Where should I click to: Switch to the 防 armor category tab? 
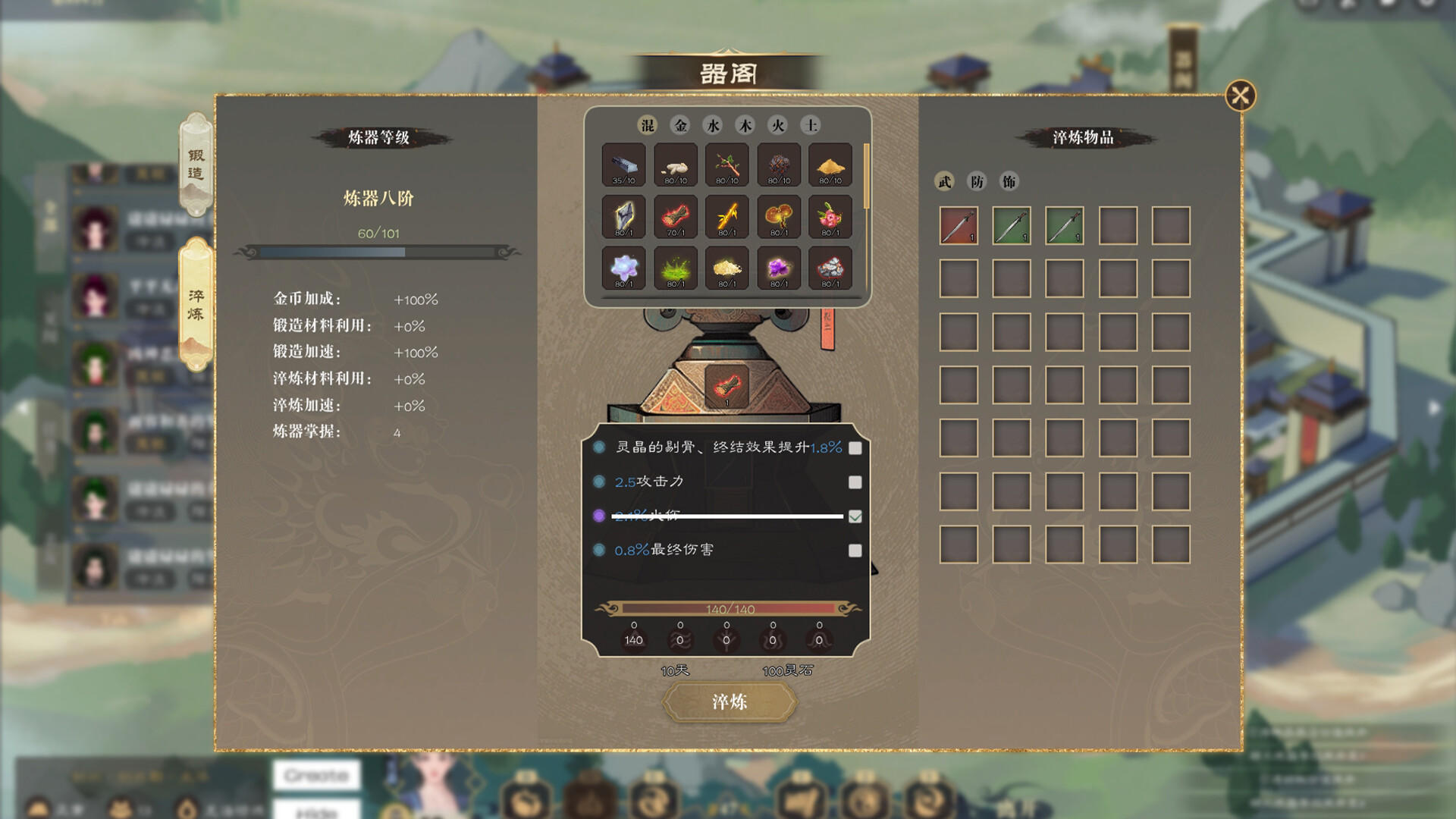pos(977,182)
